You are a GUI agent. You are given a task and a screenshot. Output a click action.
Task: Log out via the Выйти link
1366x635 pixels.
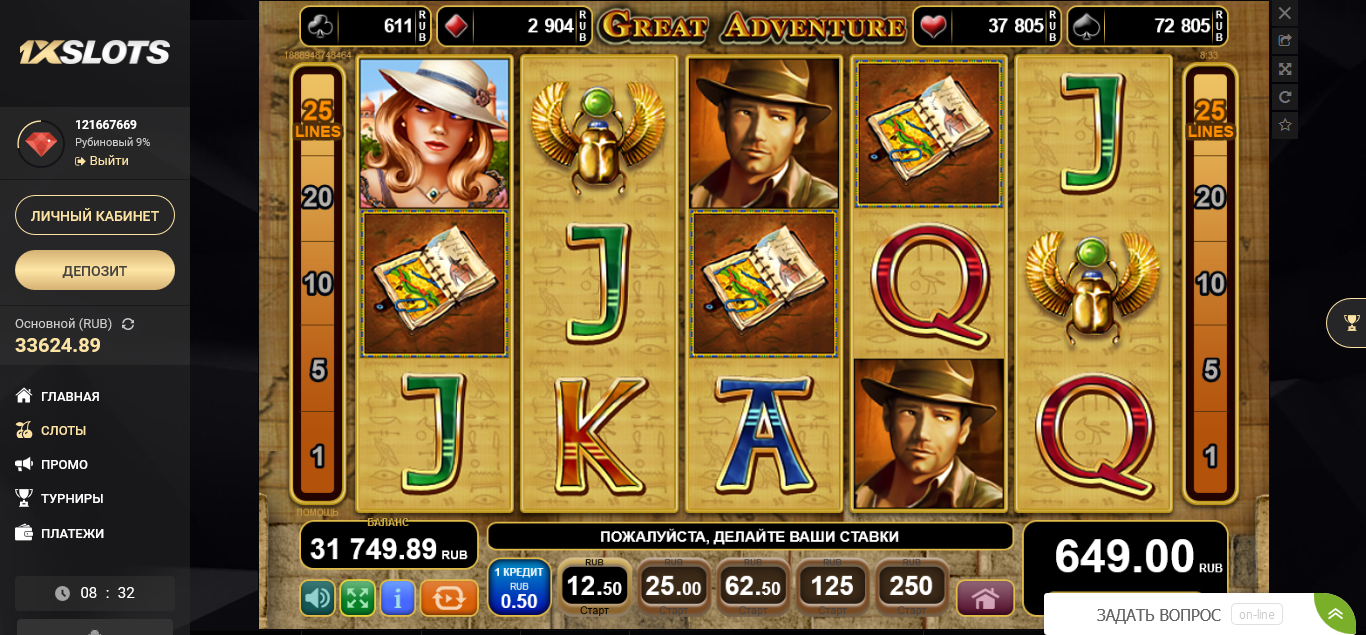(x=108, y=161)
